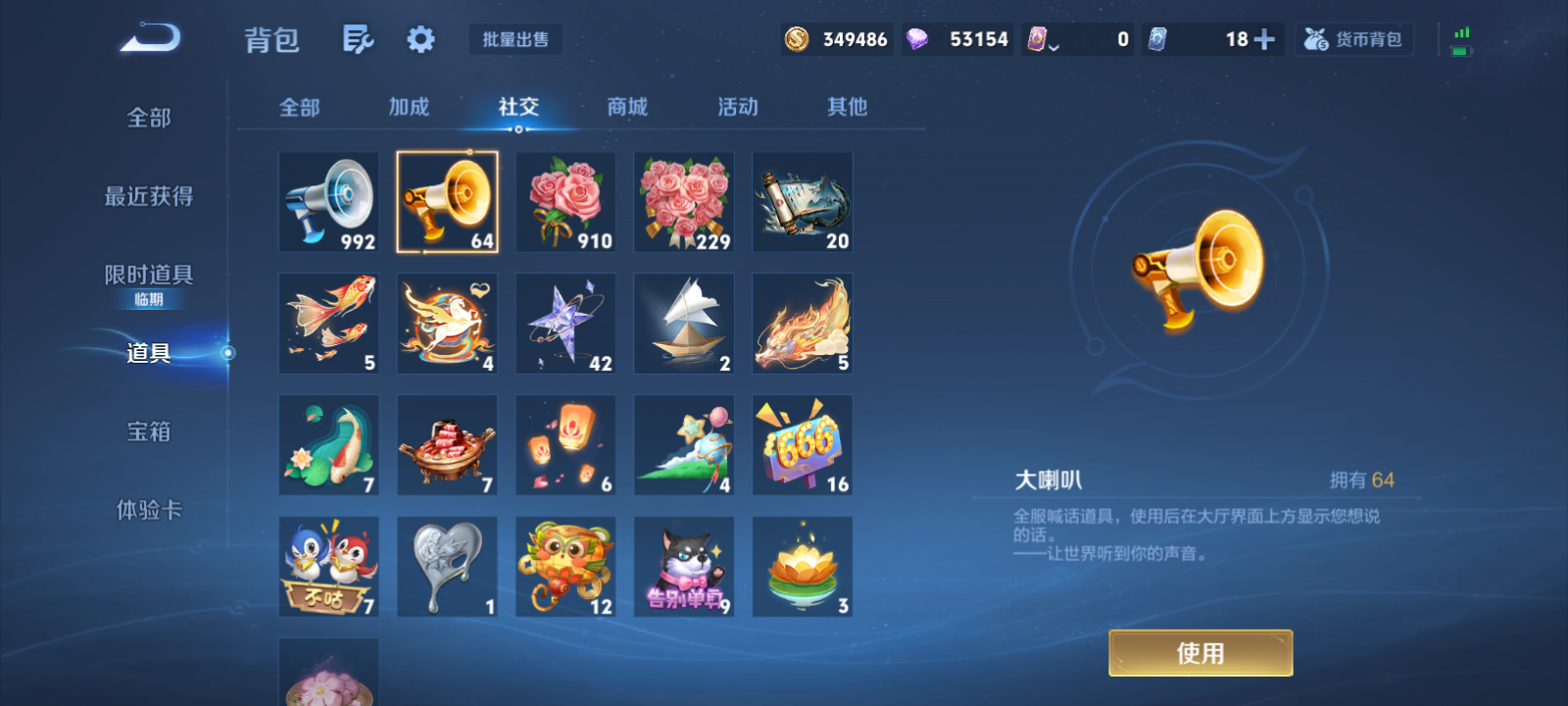Tap the purple diamond currency icon
This screenshot has width=1568, height=706.
tap(918, 38)
